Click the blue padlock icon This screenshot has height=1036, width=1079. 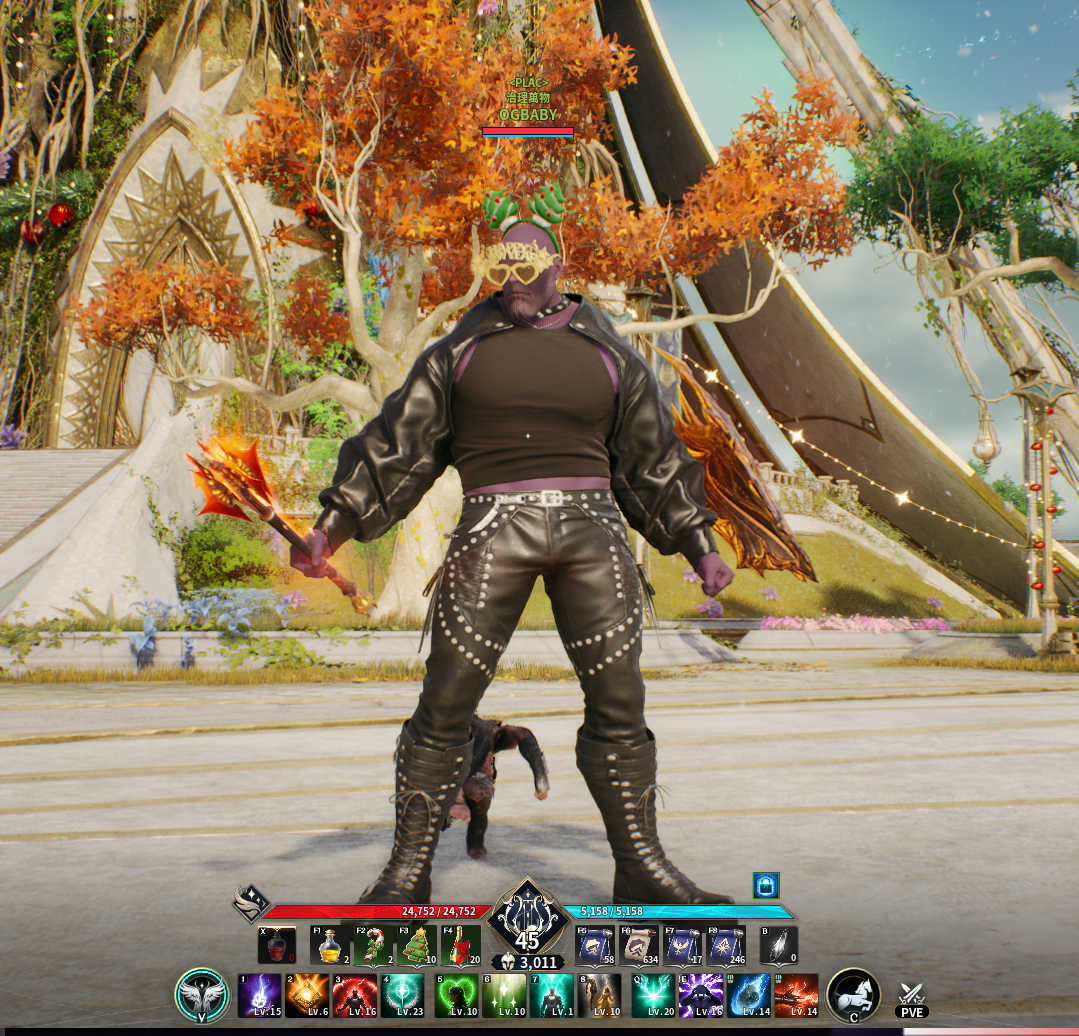point(766,885)
